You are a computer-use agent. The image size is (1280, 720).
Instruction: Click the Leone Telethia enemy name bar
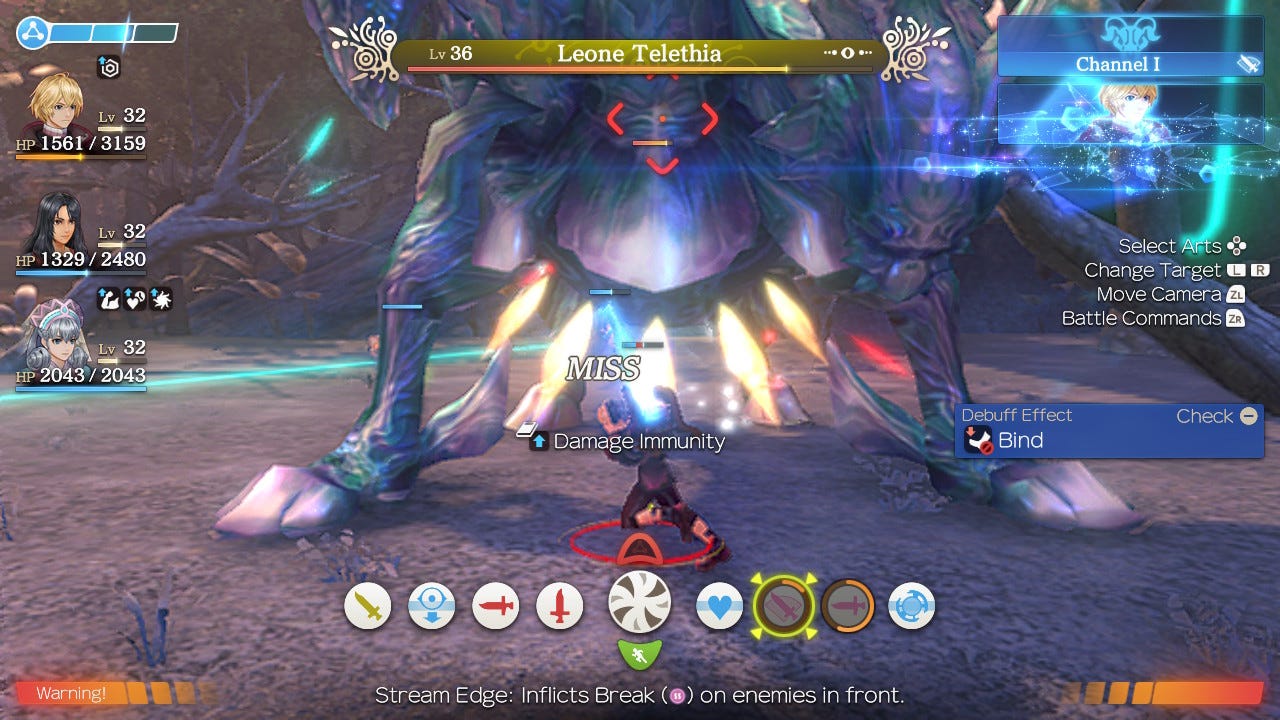tap(640, 54)
